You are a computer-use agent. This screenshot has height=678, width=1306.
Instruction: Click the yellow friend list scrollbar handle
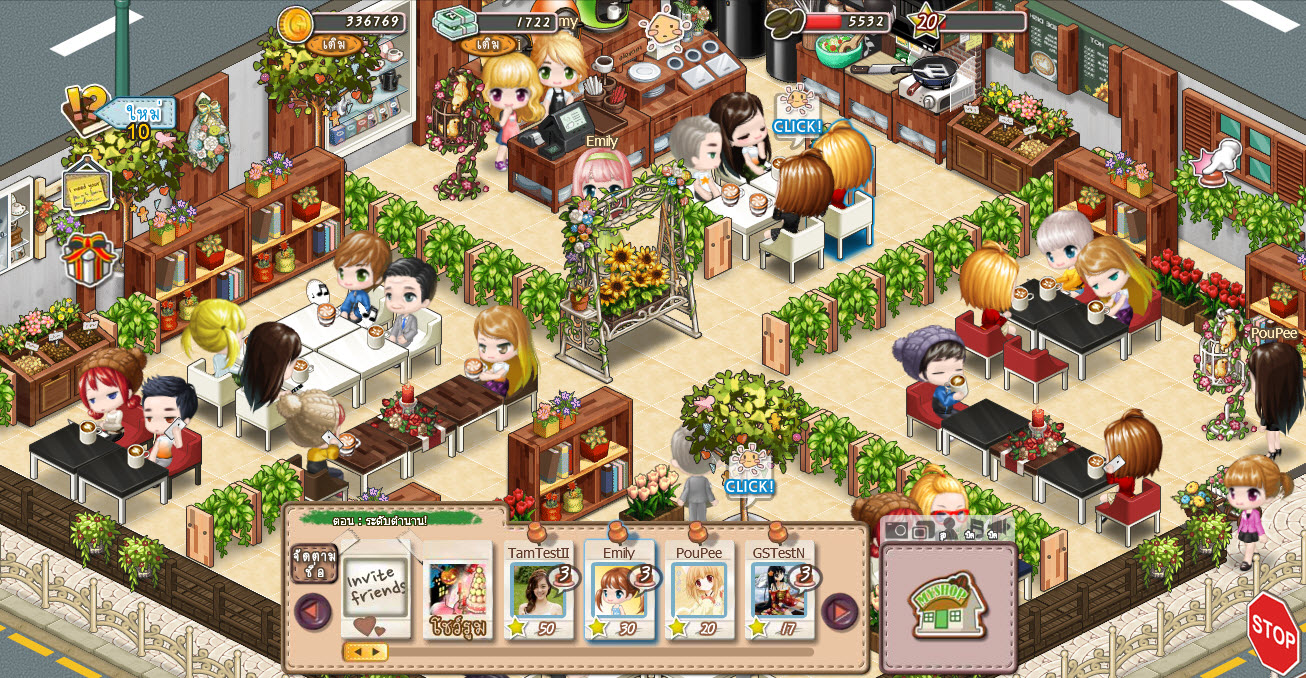coord(366,652)
